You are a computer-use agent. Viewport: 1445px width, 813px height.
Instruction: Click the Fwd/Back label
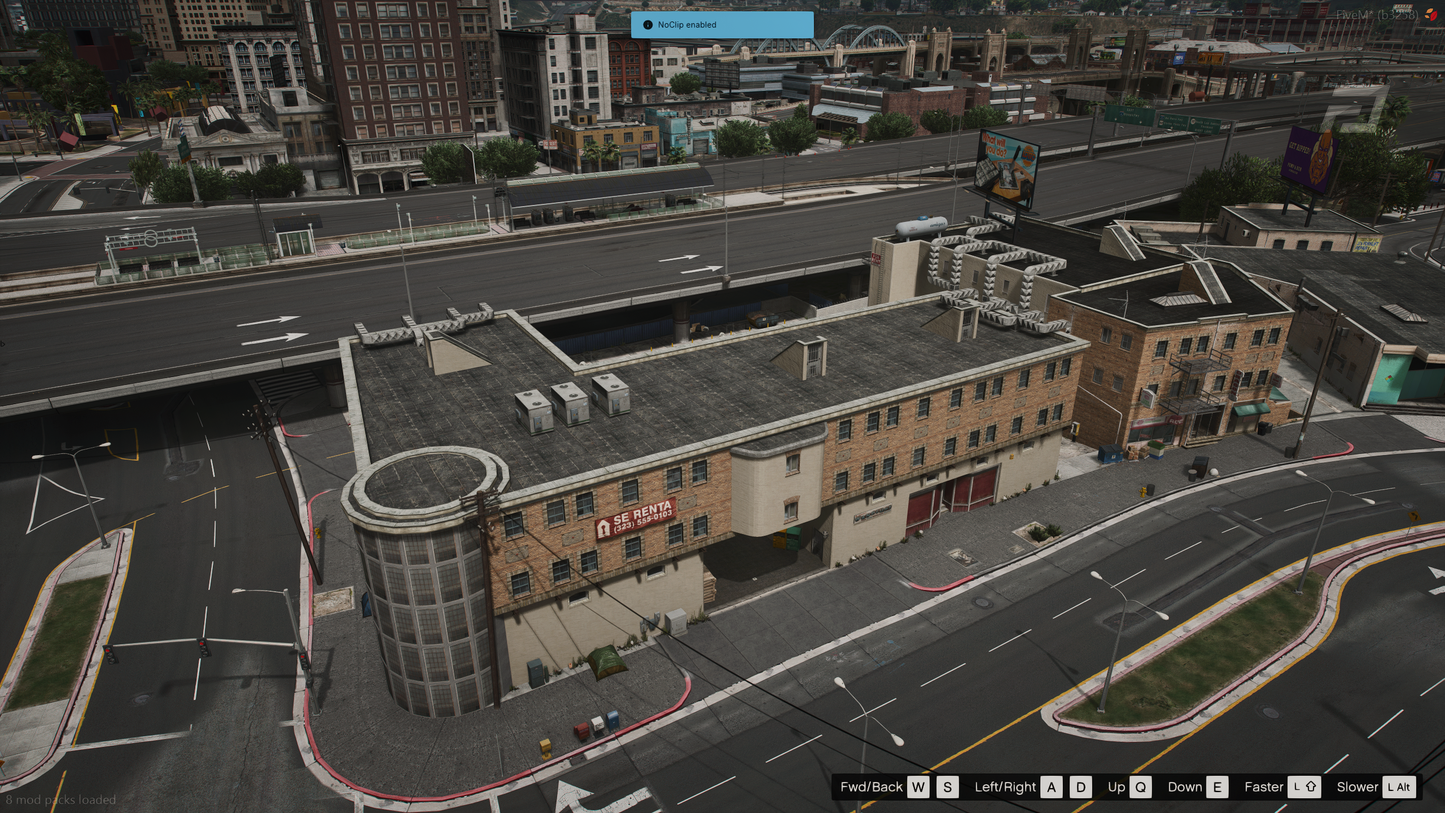(873, 787)
